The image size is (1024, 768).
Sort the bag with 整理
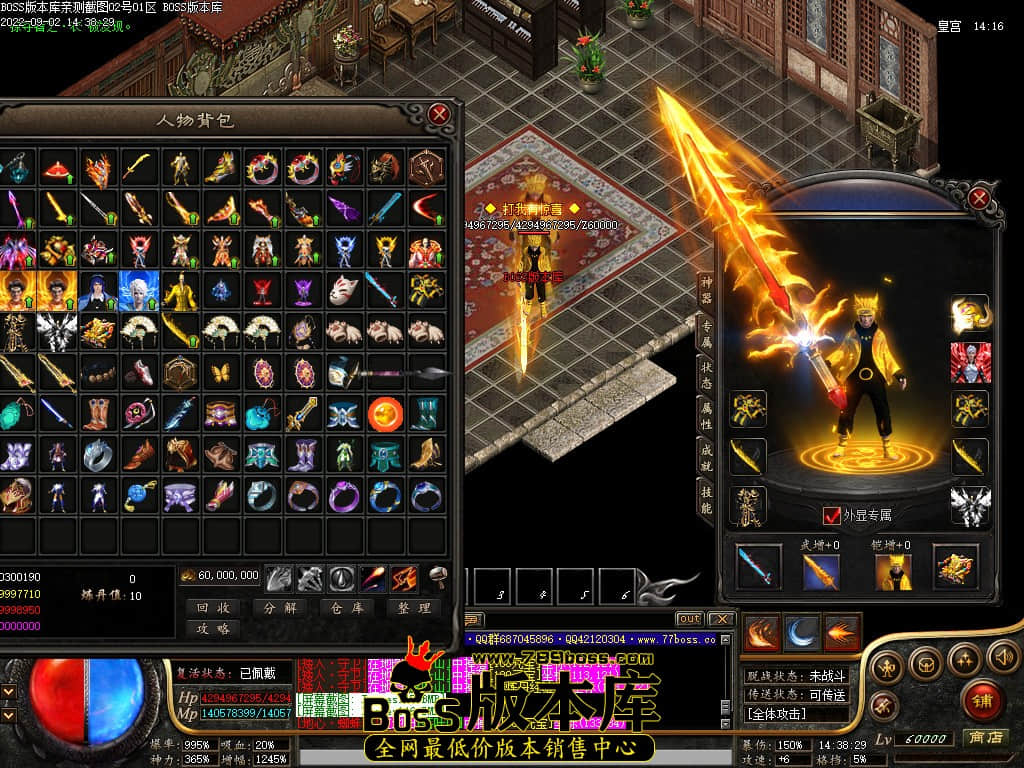pos(412,607)
